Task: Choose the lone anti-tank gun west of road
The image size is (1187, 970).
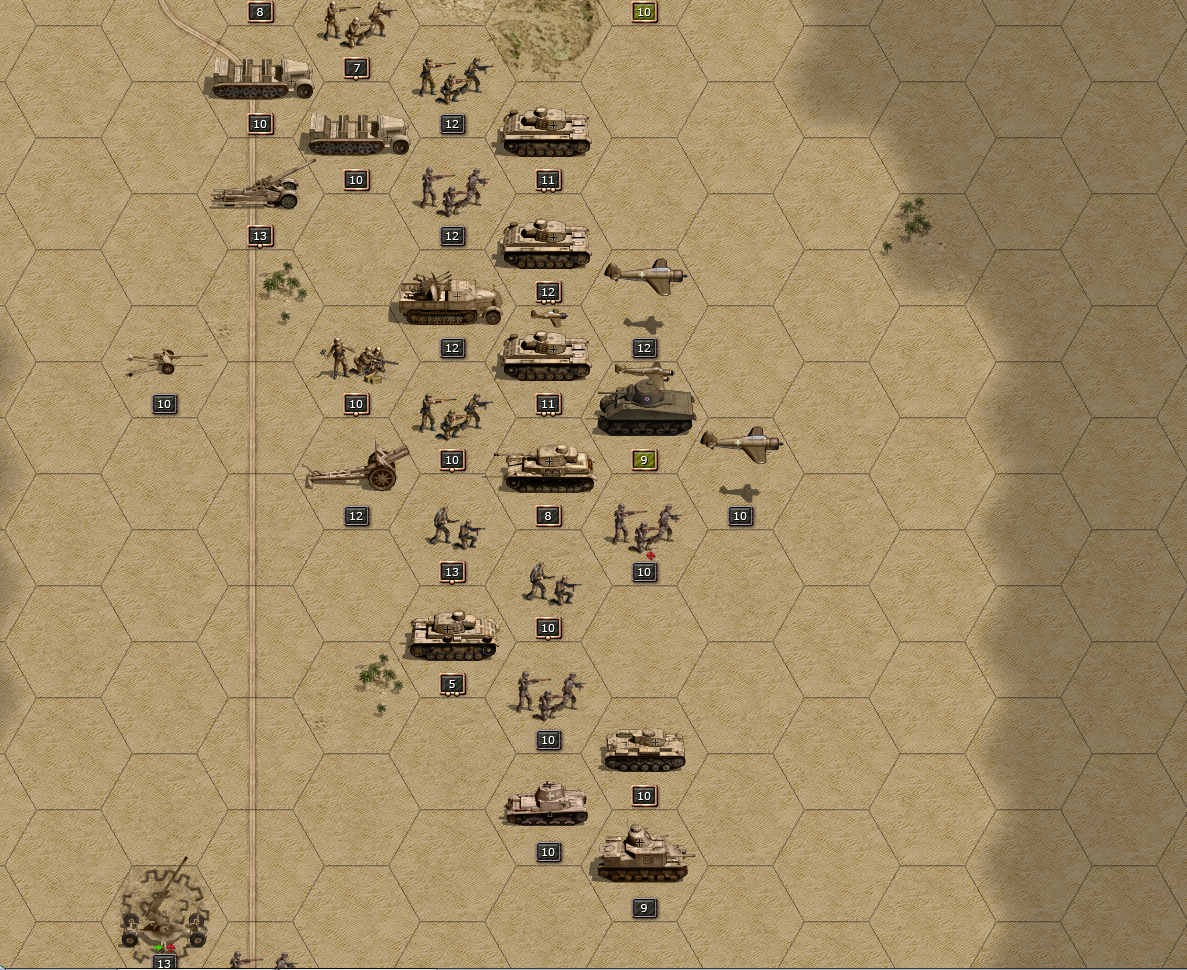Action: 165,361
